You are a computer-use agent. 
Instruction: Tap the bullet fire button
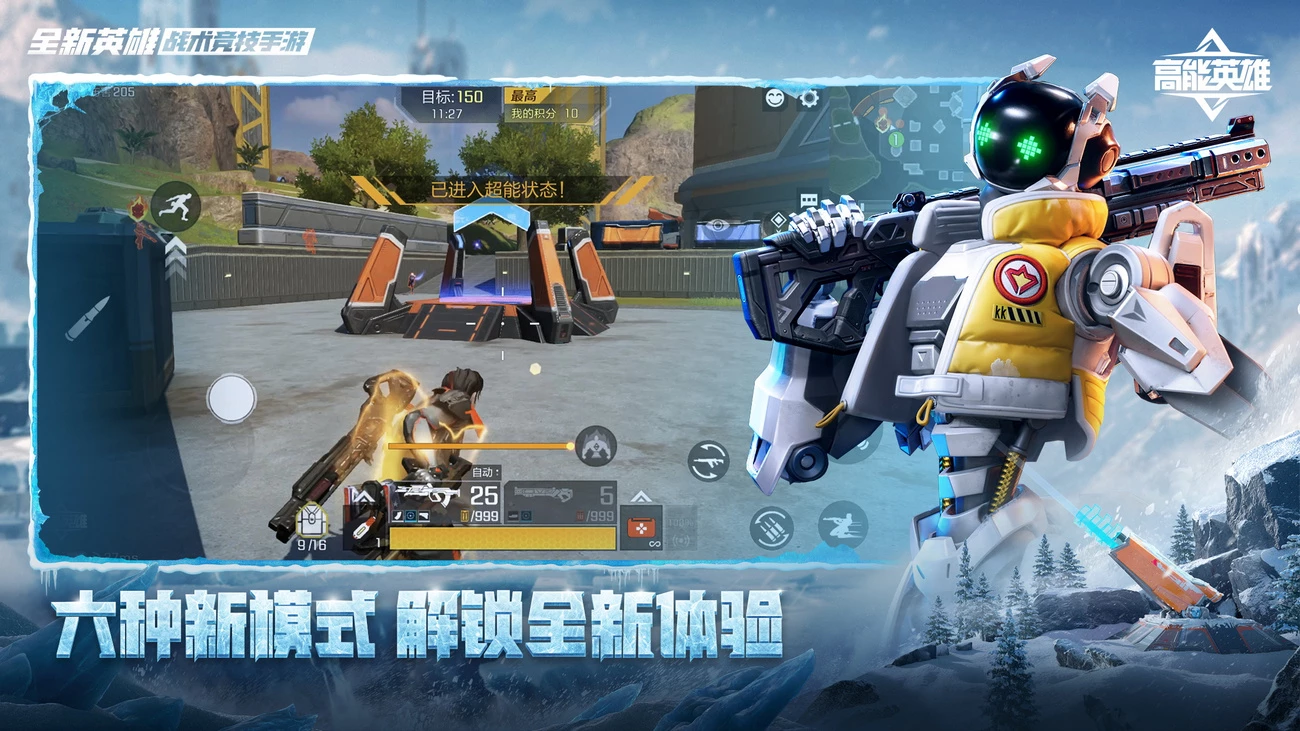click(88, 318)
